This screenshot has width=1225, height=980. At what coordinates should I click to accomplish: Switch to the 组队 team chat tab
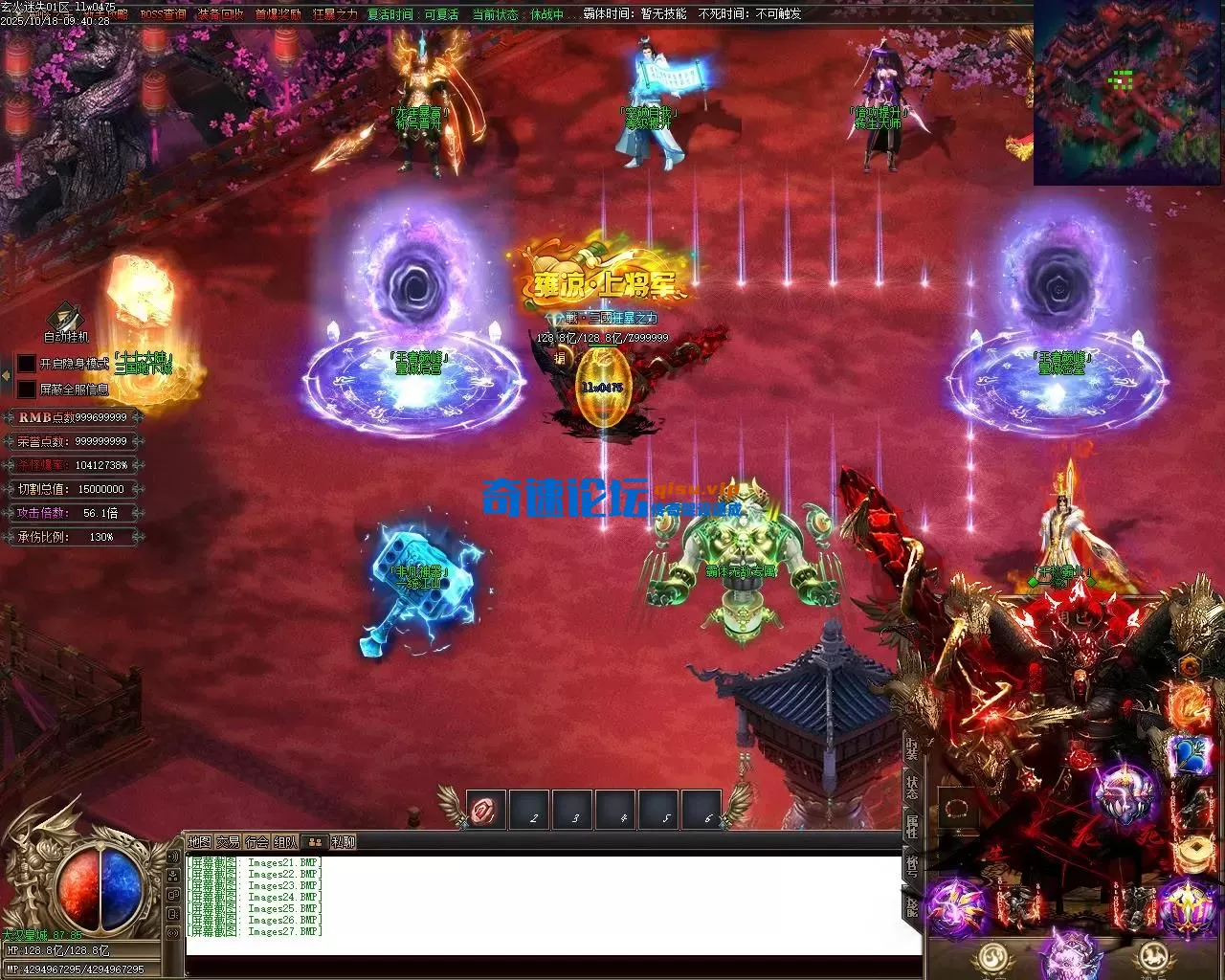(x=285, y=842)
